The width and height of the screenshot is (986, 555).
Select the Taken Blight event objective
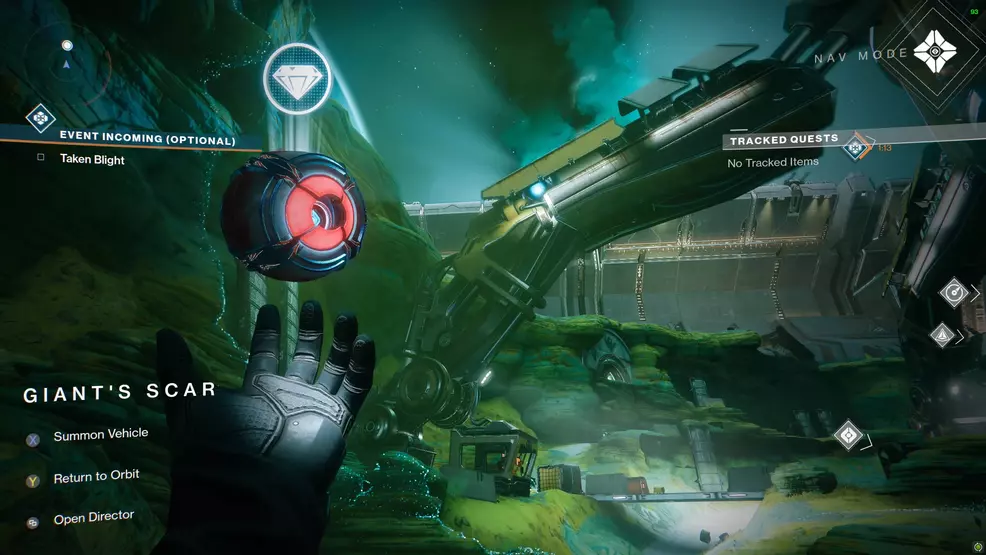[91, 159]
